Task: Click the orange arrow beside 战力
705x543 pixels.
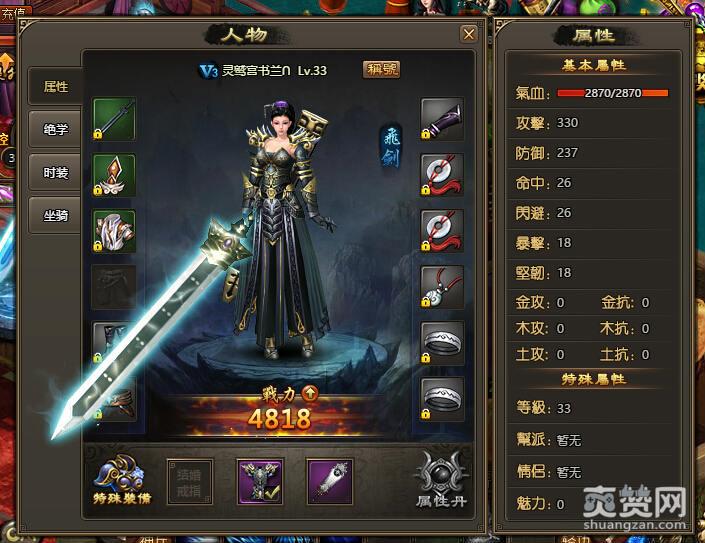Action: (x=310, y=393)
